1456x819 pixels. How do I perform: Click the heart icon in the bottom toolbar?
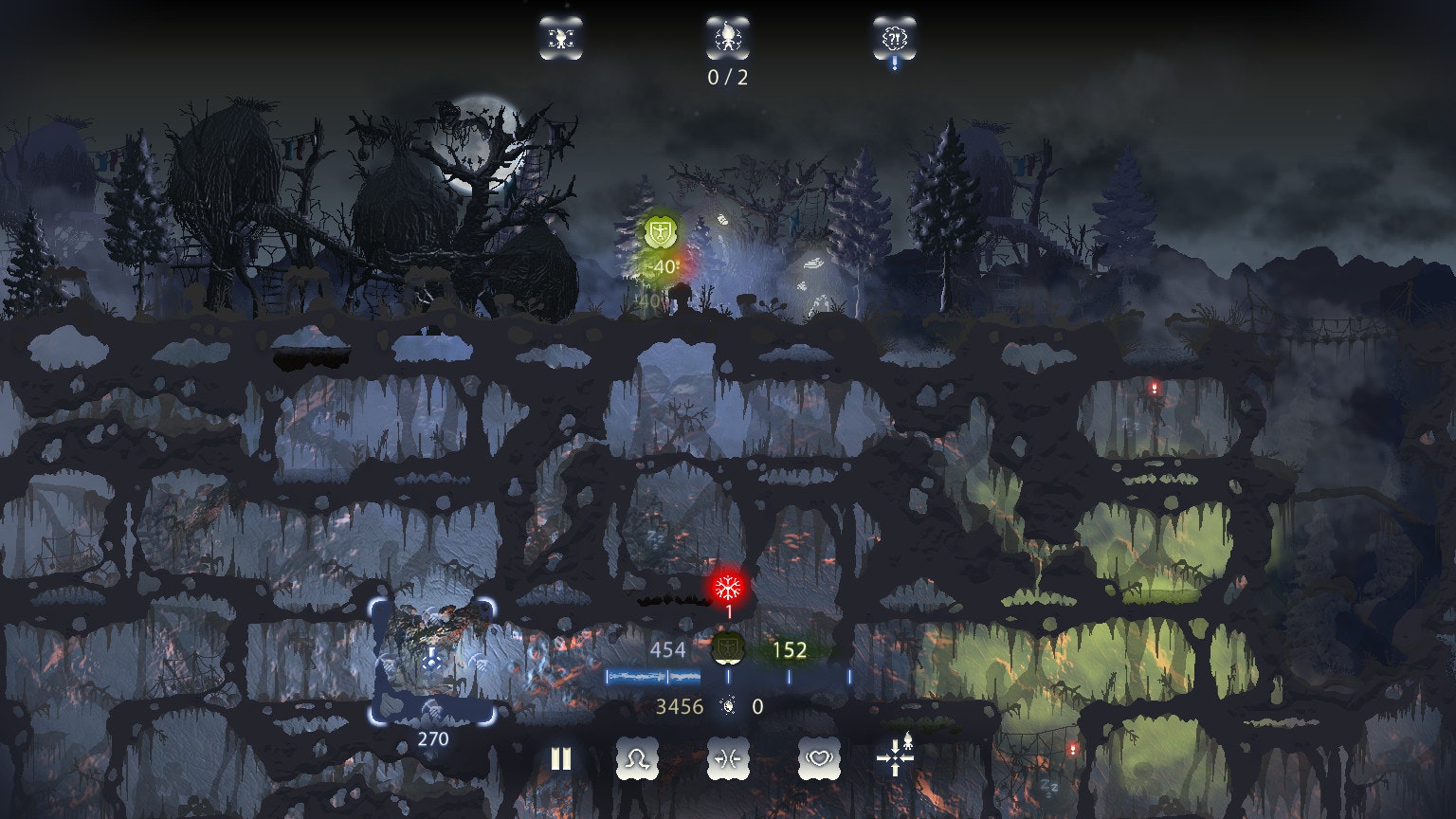point(820,758)
